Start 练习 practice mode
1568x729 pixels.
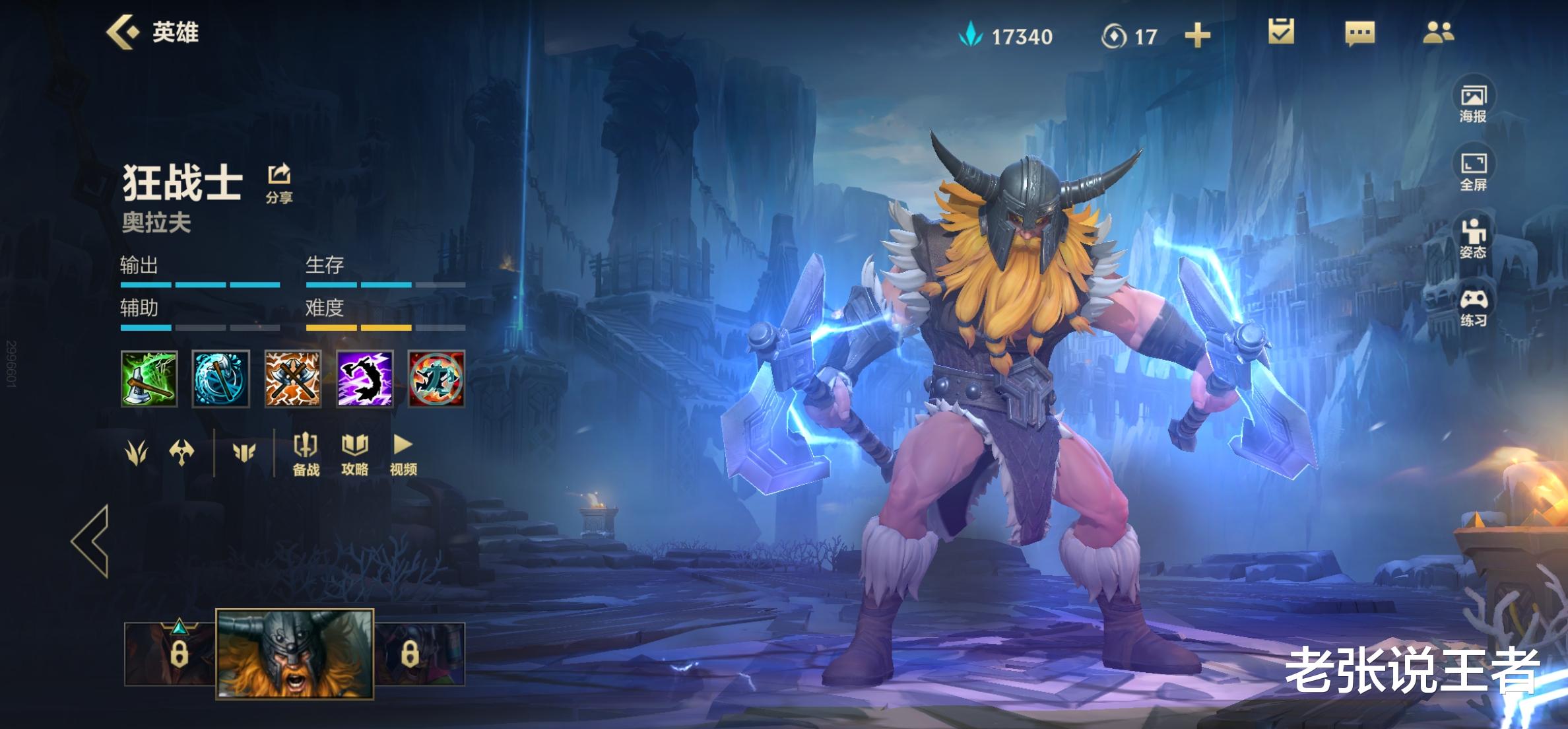coord(1472,307)
